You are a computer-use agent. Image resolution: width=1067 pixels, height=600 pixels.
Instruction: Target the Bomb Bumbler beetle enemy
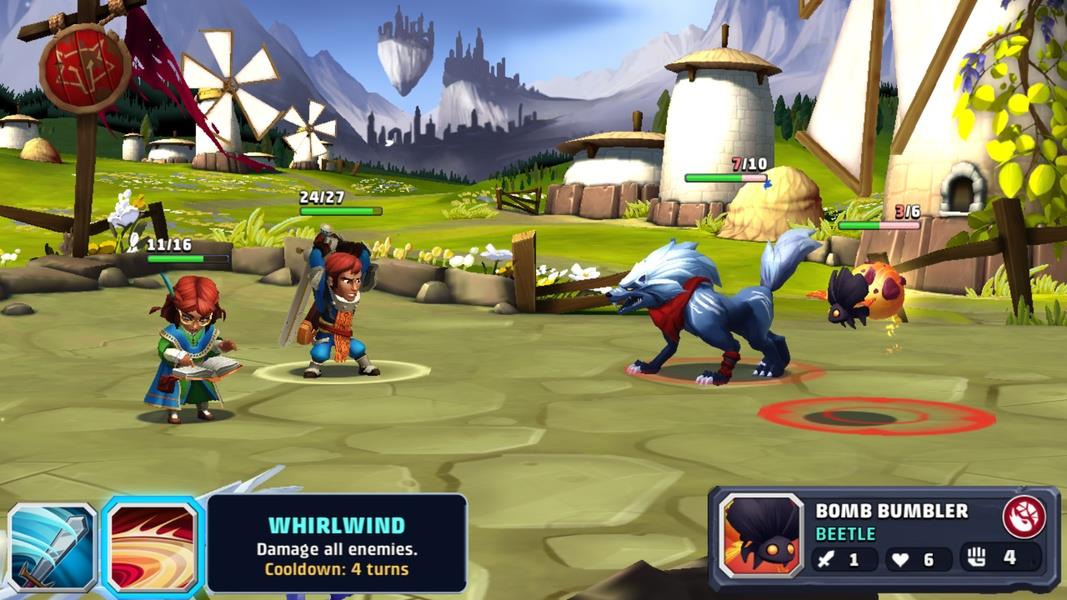pyautogui.click(x=867, y=293)
